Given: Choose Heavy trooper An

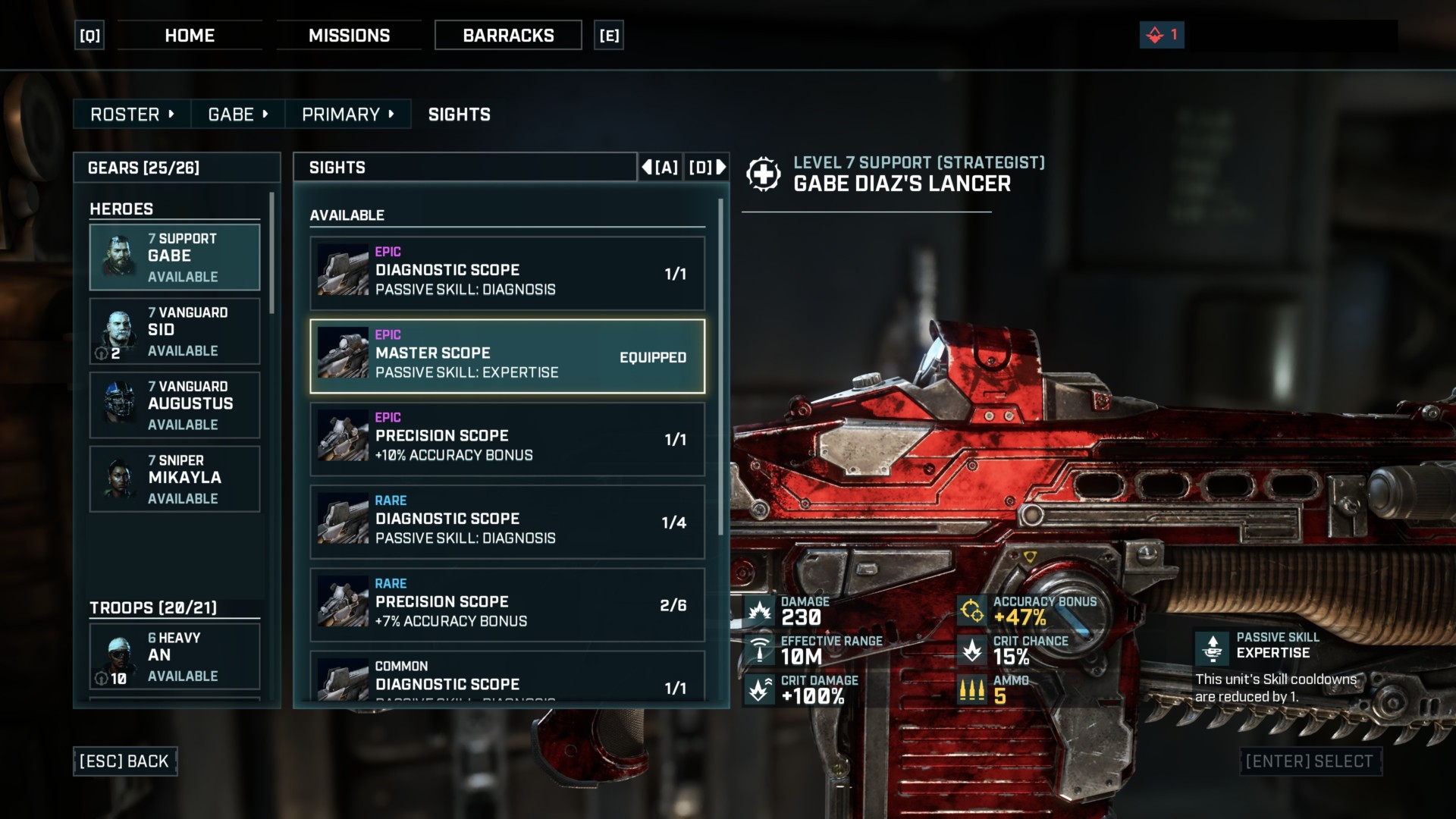Looking at the screenshot, I should (174, 657).
